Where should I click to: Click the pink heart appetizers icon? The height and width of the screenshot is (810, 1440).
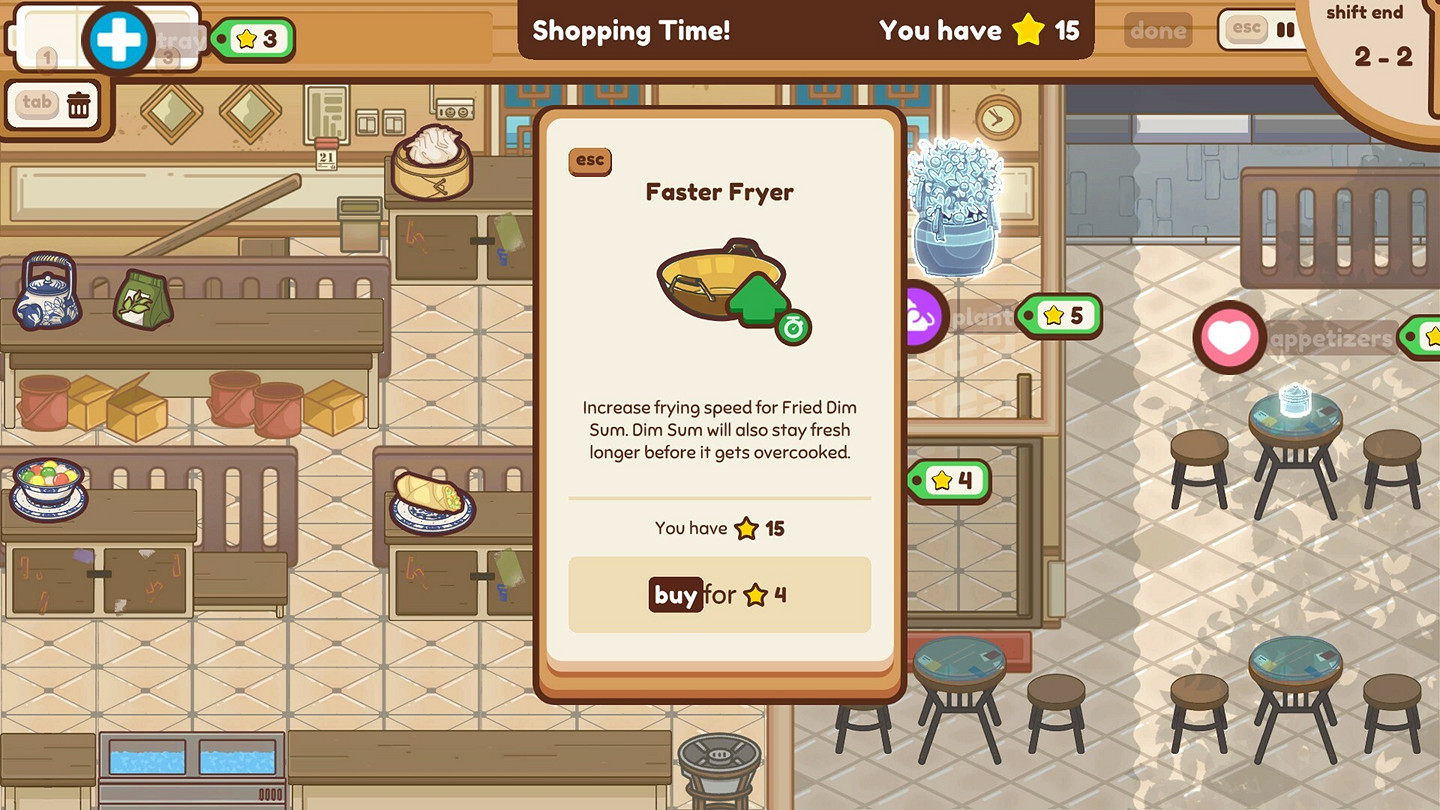1228,338
